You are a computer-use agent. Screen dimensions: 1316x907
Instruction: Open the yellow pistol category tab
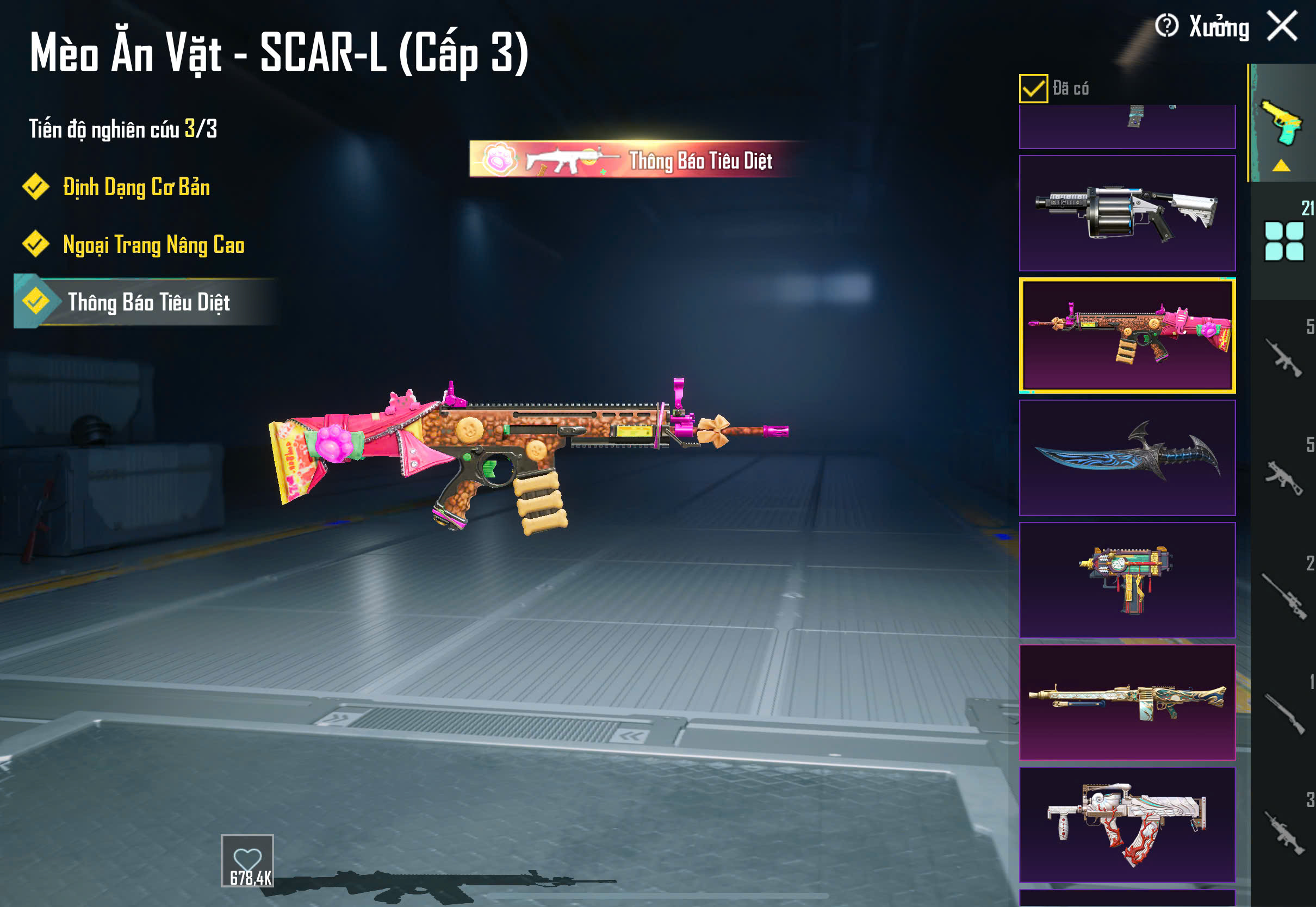click(x=1282, y=124)
